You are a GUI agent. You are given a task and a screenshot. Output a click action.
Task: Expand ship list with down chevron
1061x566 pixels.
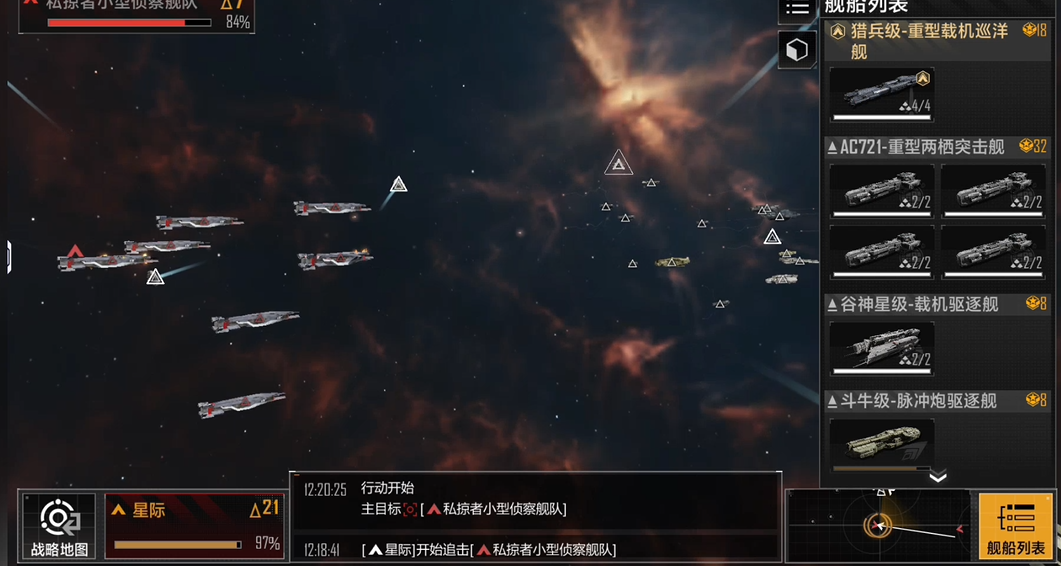click(x=937, y=477)
